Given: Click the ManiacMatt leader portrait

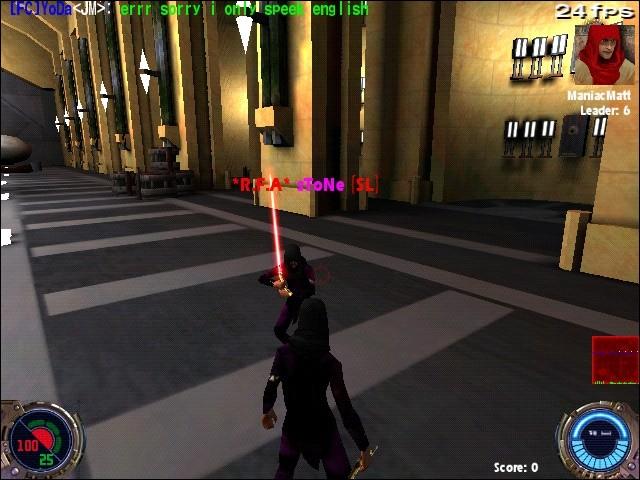Looking at the screenshot, I should click(x=601, y=55).
